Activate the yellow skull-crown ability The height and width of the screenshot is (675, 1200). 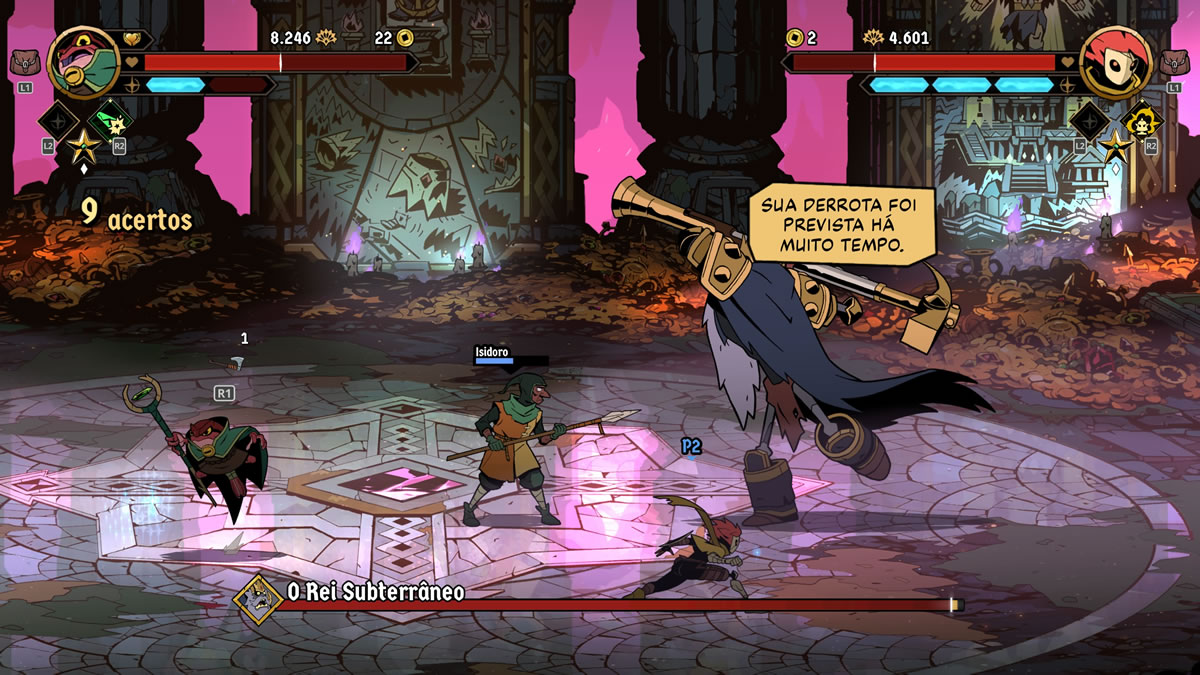pos(1141,122)
